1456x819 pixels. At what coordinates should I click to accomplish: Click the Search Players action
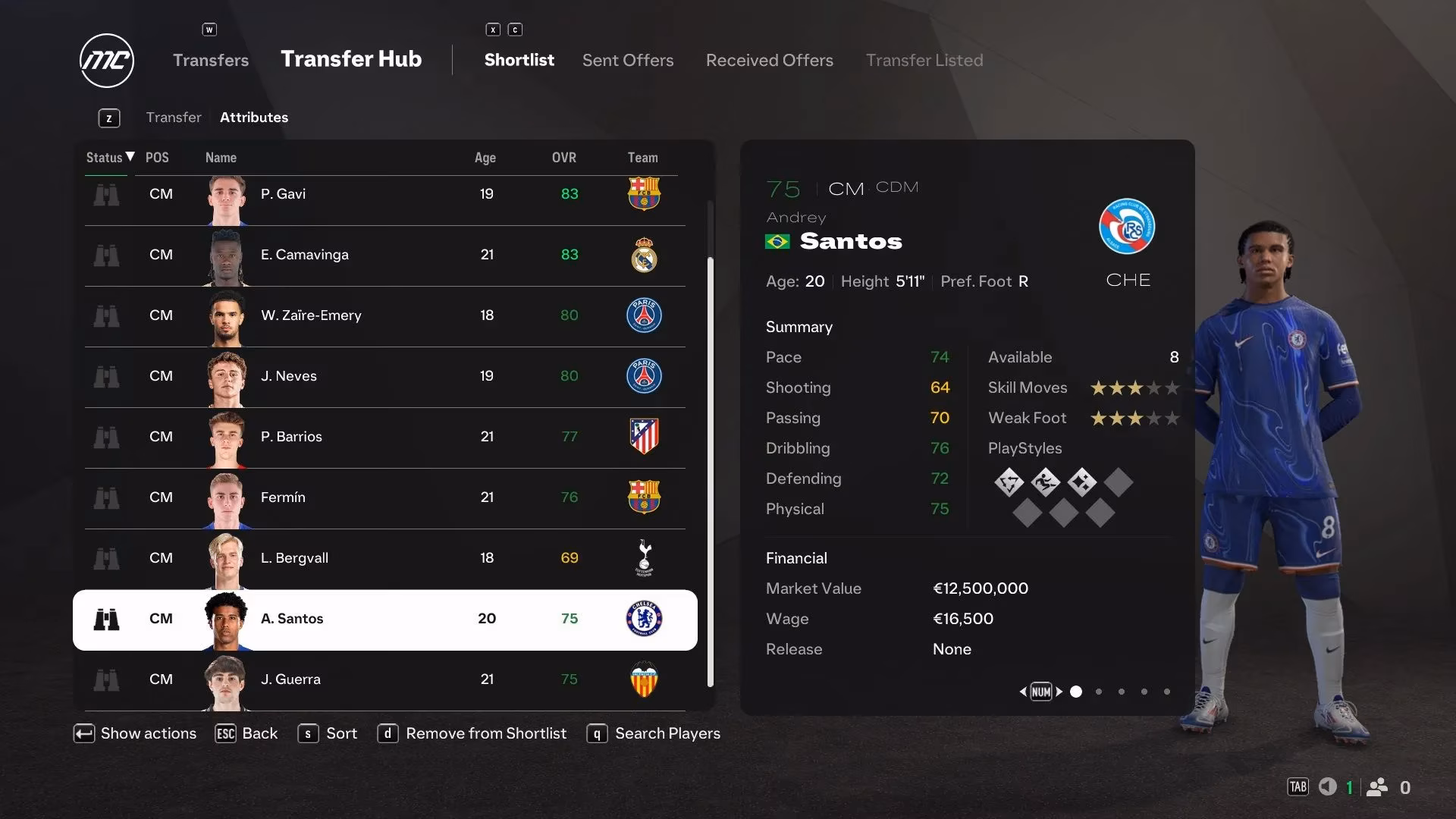(667, 733)
